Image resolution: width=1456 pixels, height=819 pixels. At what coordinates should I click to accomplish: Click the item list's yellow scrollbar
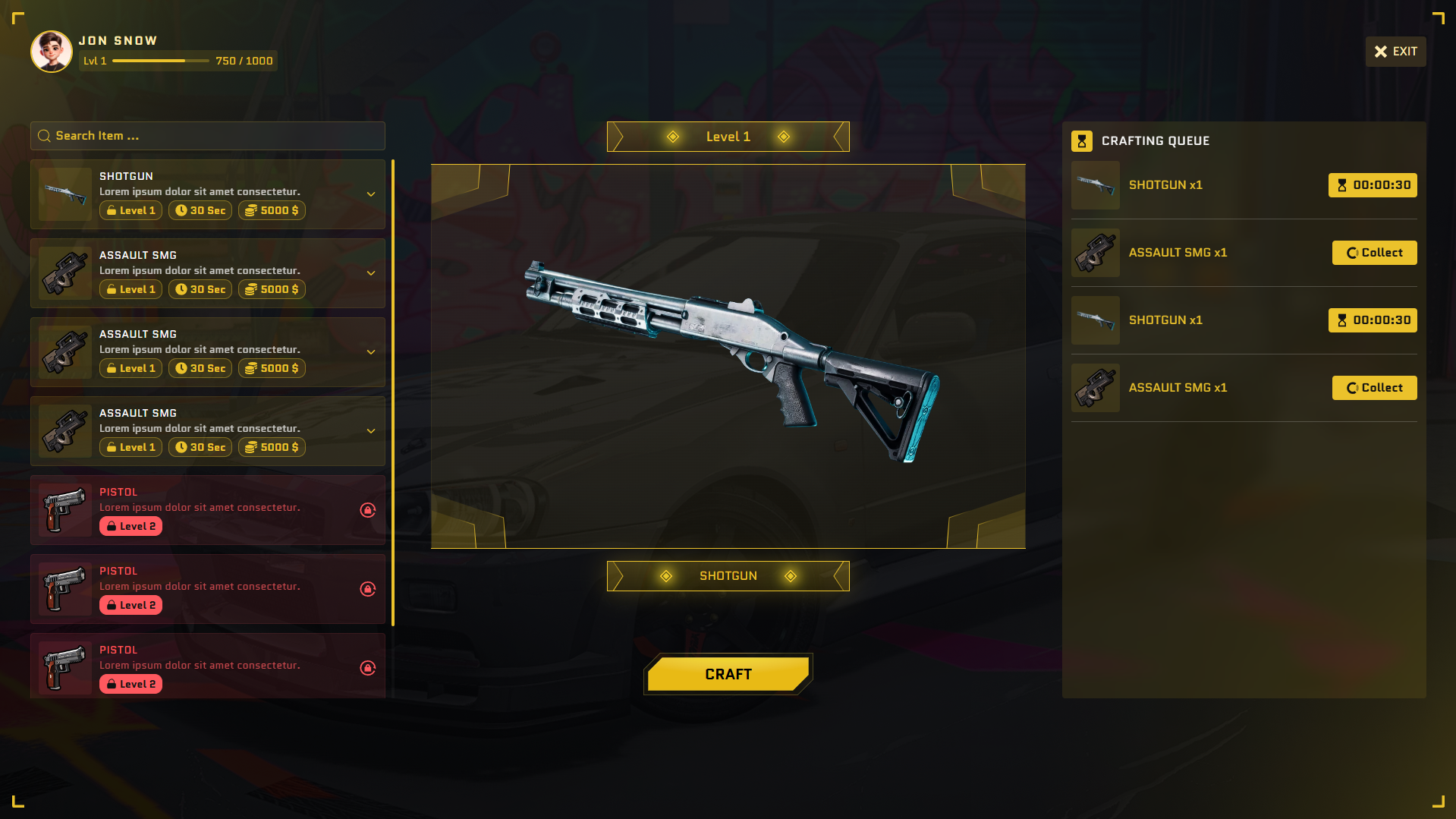tap(393, 392)
